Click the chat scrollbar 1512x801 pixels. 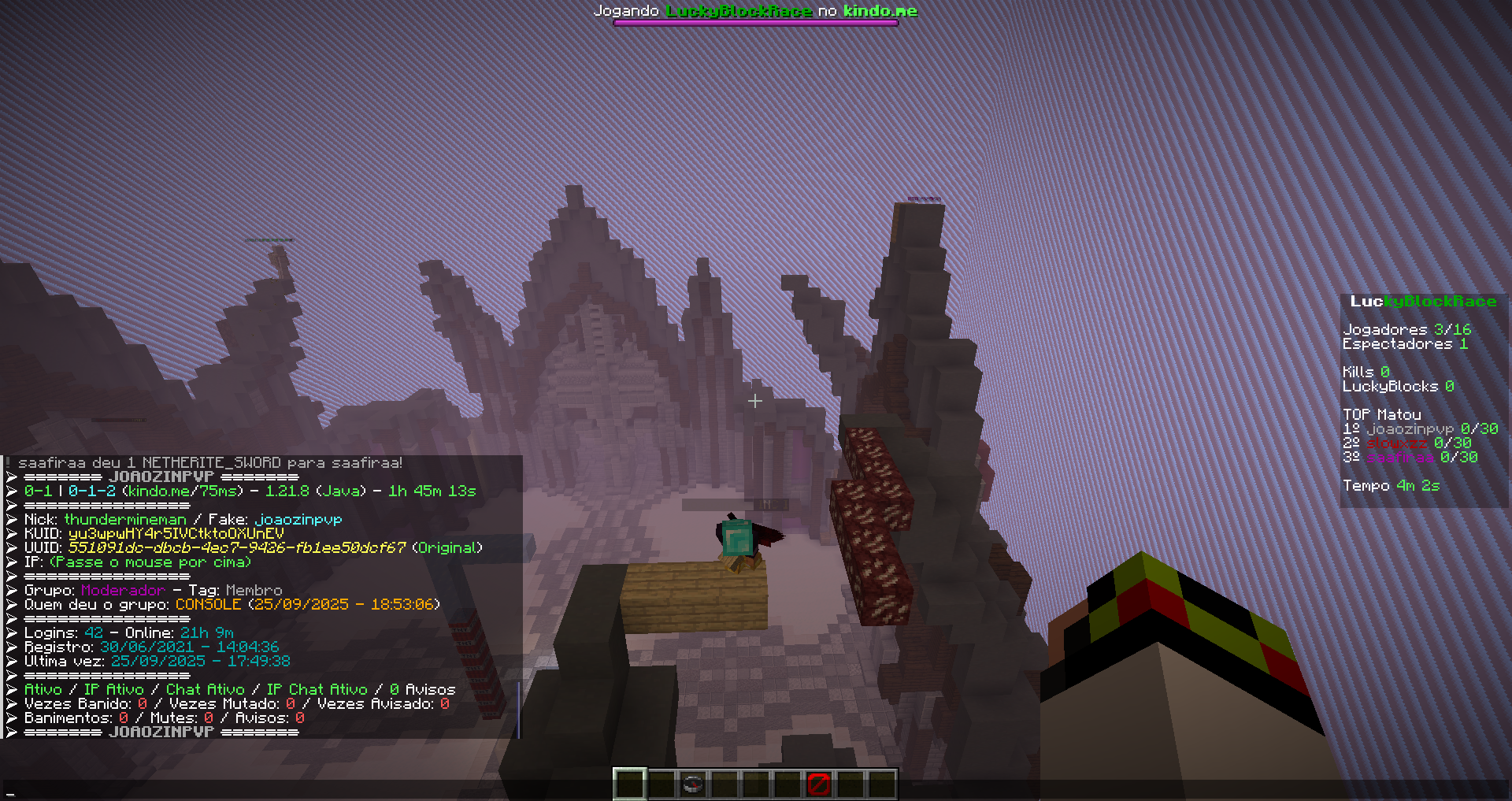coord(518,709)
